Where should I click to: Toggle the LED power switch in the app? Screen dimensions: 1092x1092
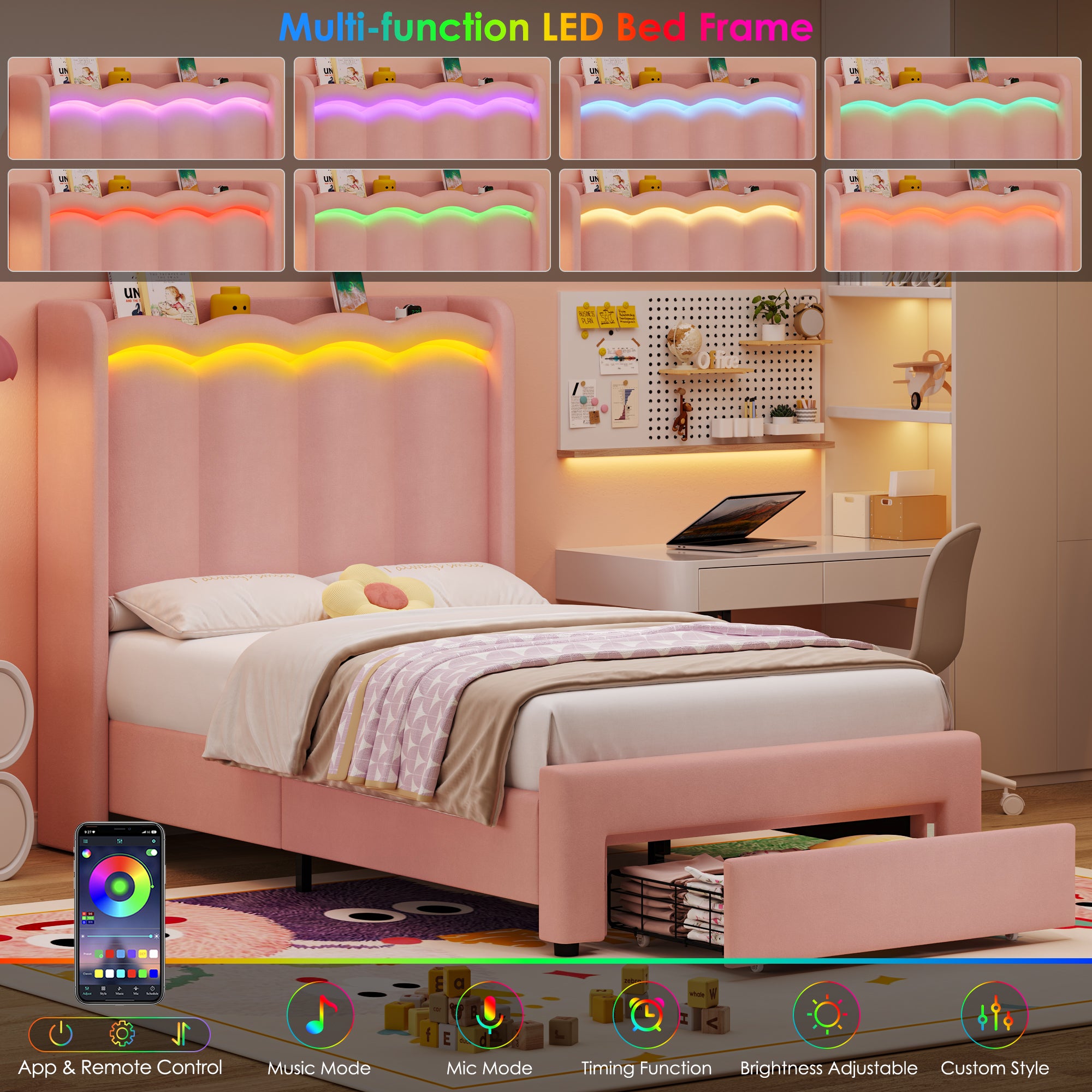(x=152, y=852)
